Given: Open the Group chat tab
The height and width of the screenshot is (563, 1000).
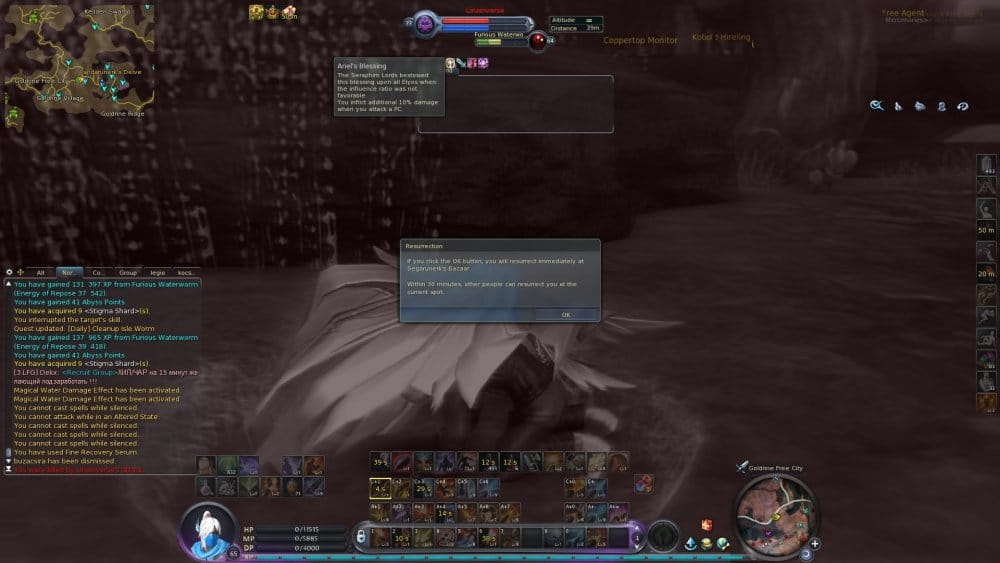Looking at the screenshot, I should pos(128,272).
